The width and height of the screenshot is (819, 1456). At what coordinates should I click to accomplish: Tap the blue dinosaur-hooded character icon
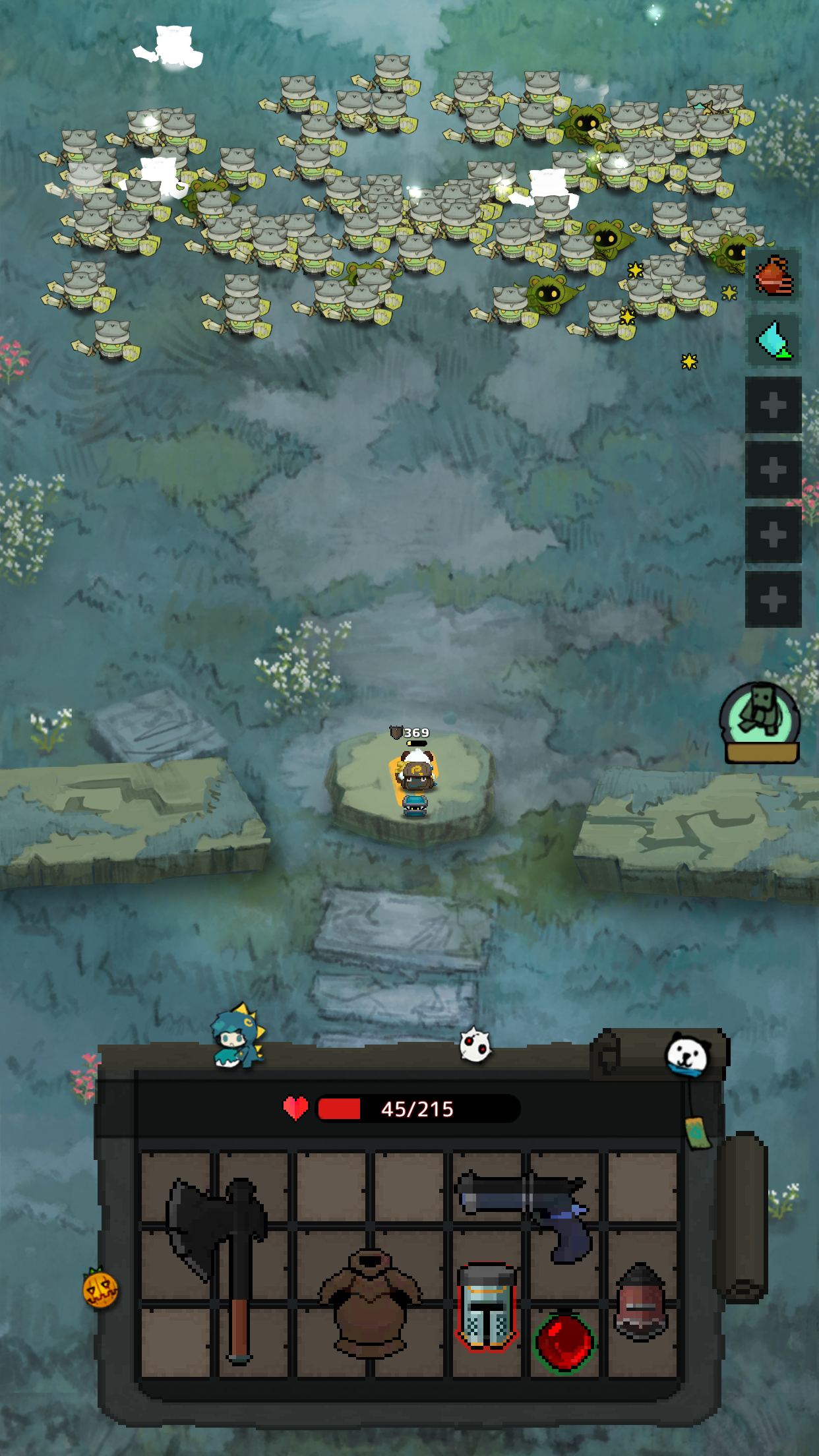pyautogui.click(x=237, y=1037)
